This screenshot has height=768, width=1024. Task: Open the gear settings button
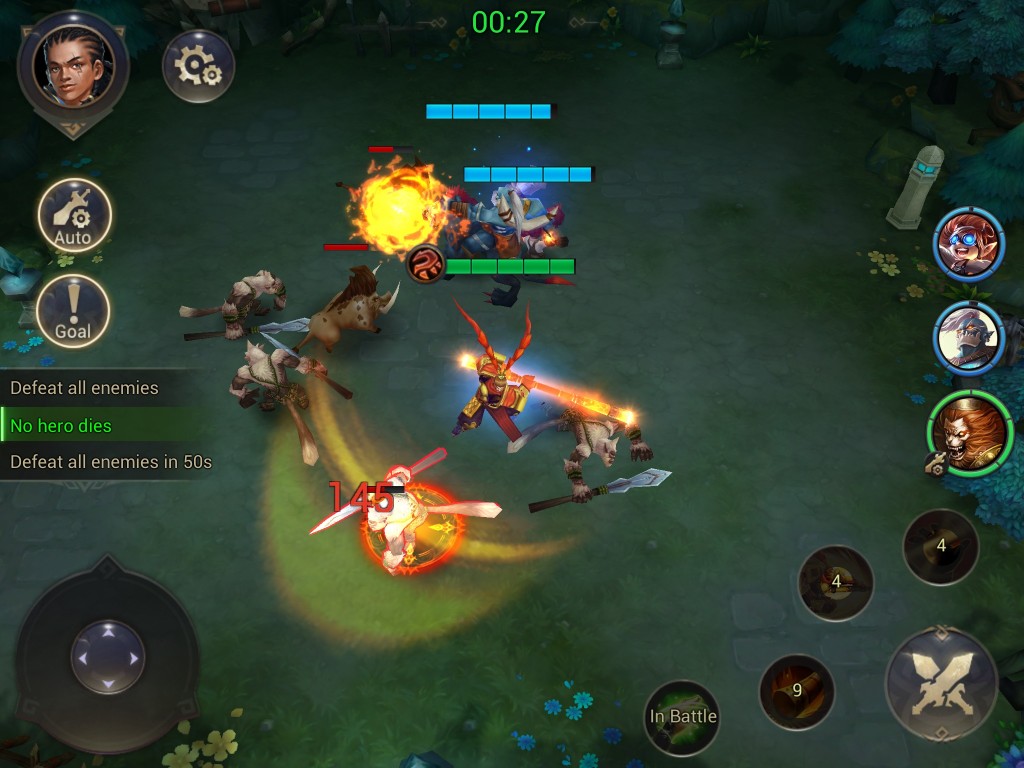click(198, 66)
